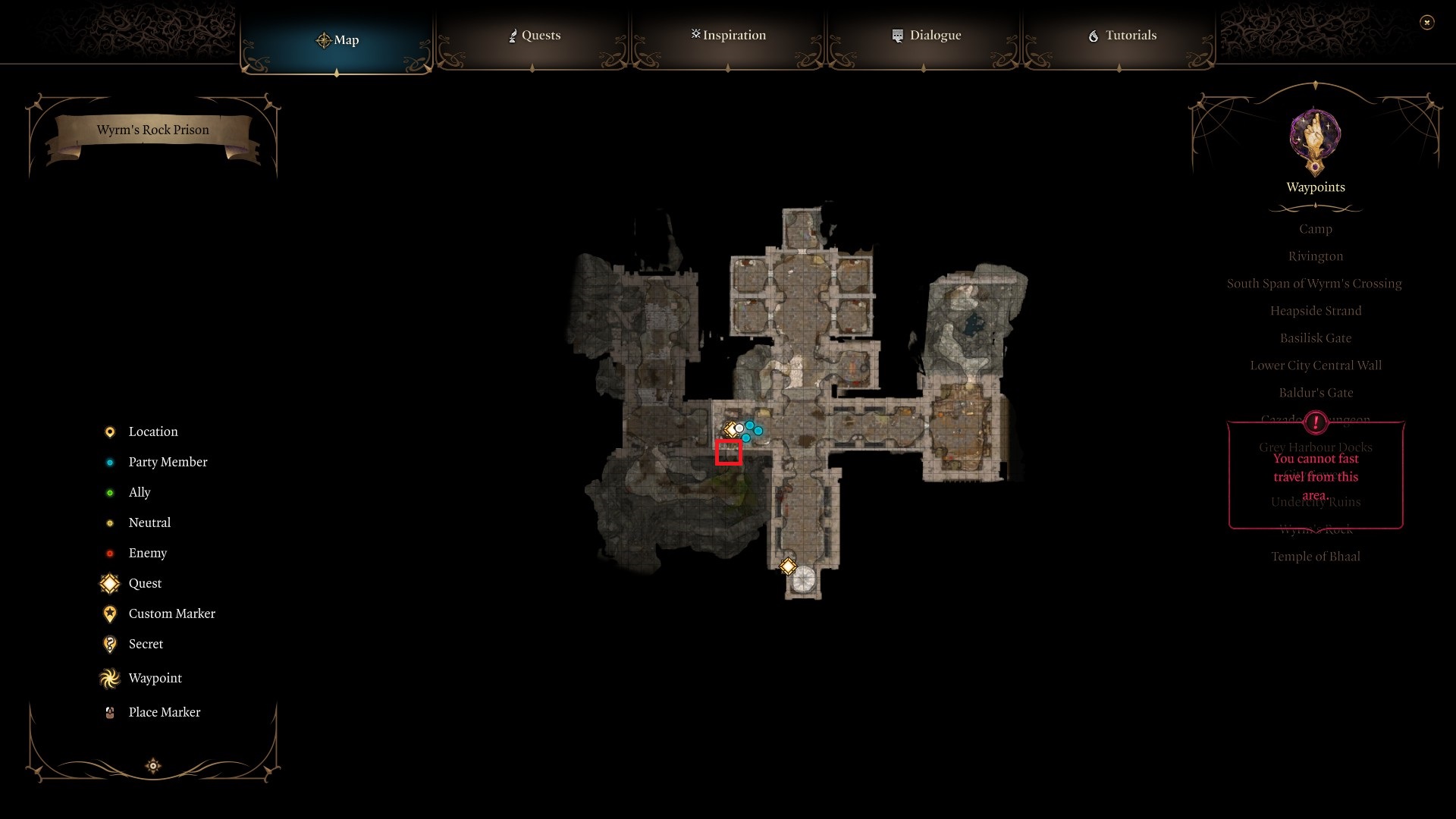This screenshot has width=1456, height=819.
Task: Click the Neutral legend entry
Action: click(109, 522)
